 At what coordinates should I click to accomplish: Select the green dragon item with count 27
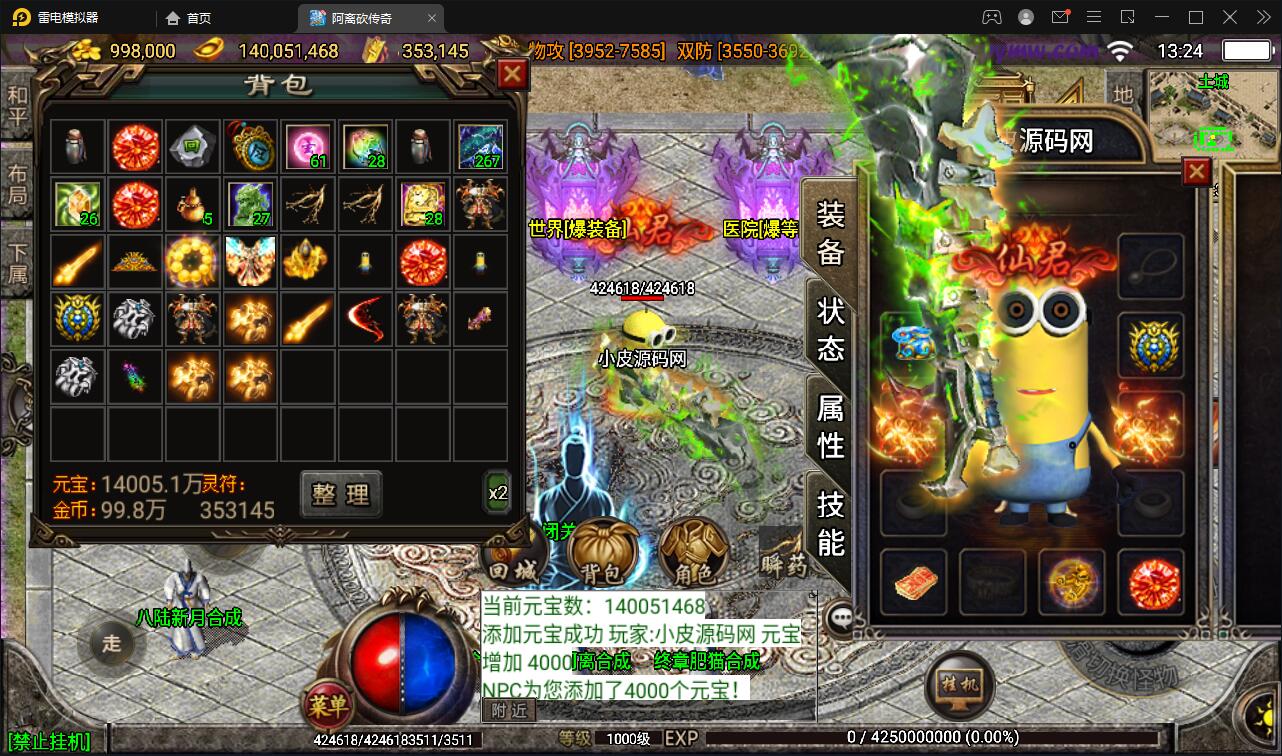[251, 204]
